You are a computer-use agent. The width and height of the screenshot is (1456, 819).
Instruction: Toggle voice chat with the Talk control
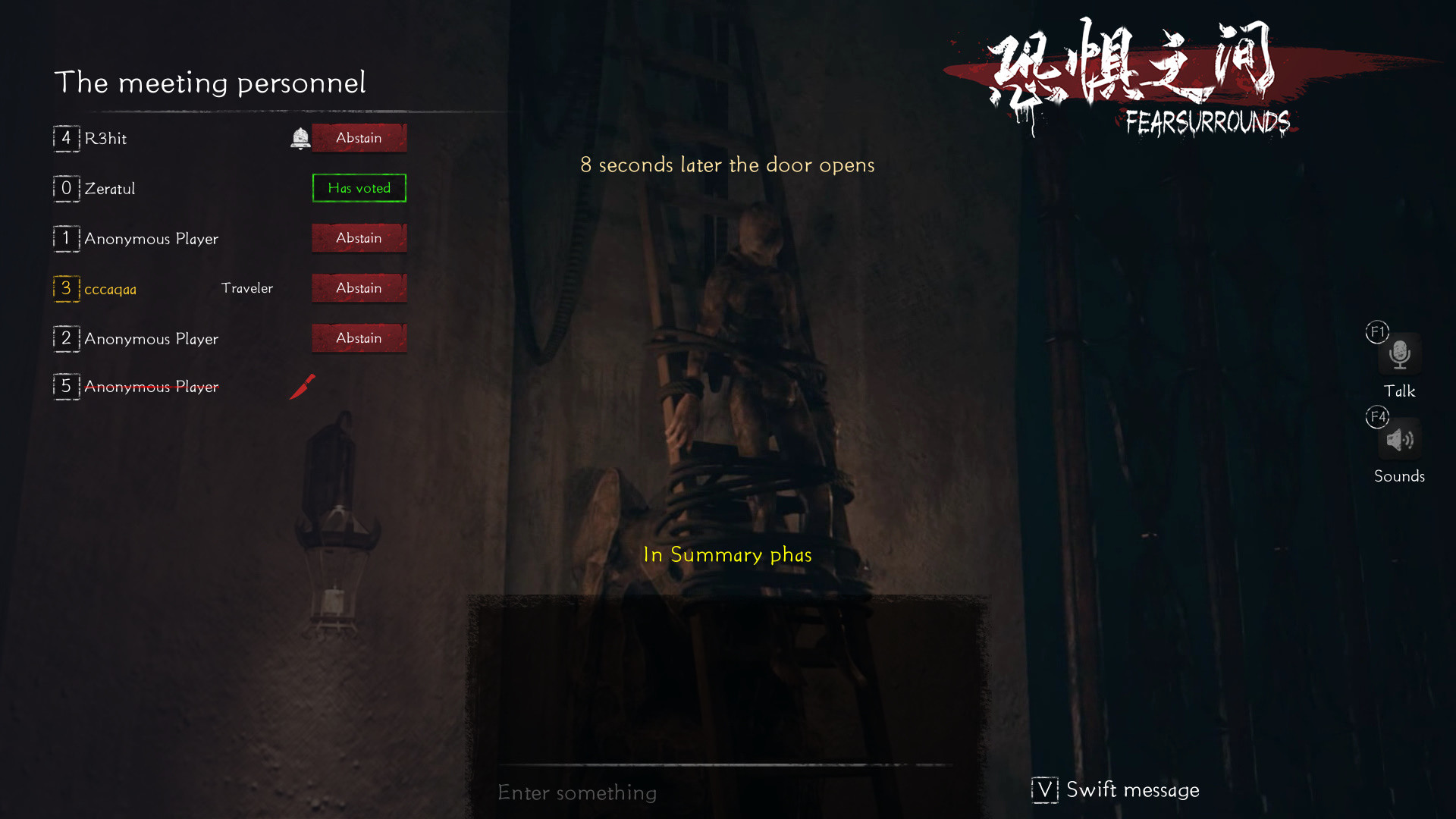pyautogui.click(x=1399, y=354)
